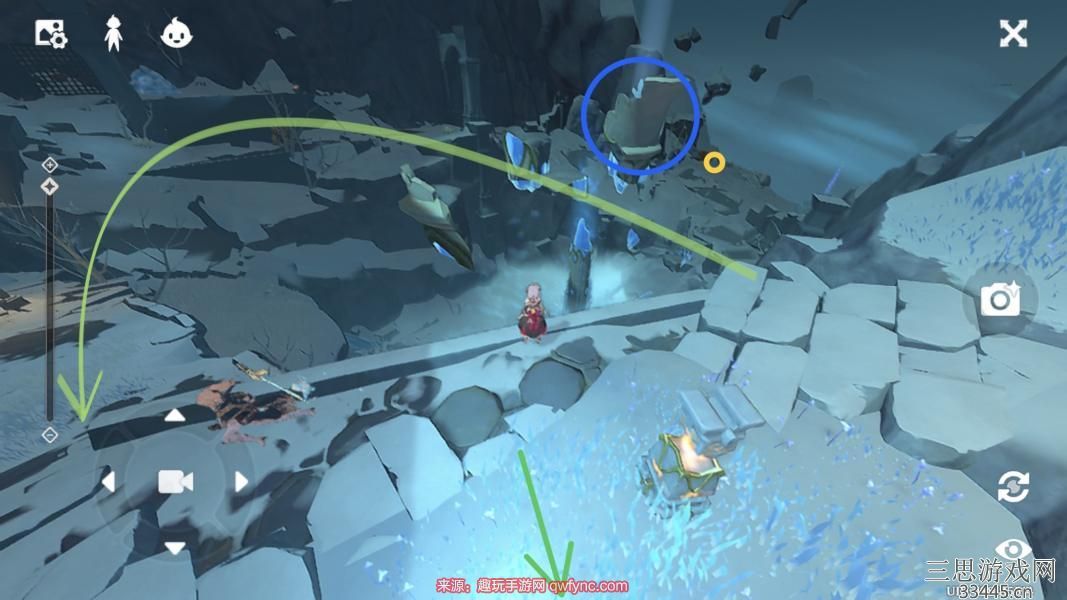Open the photo settings icon
This screenshot has width=1067, height=600.
point(50,34)
